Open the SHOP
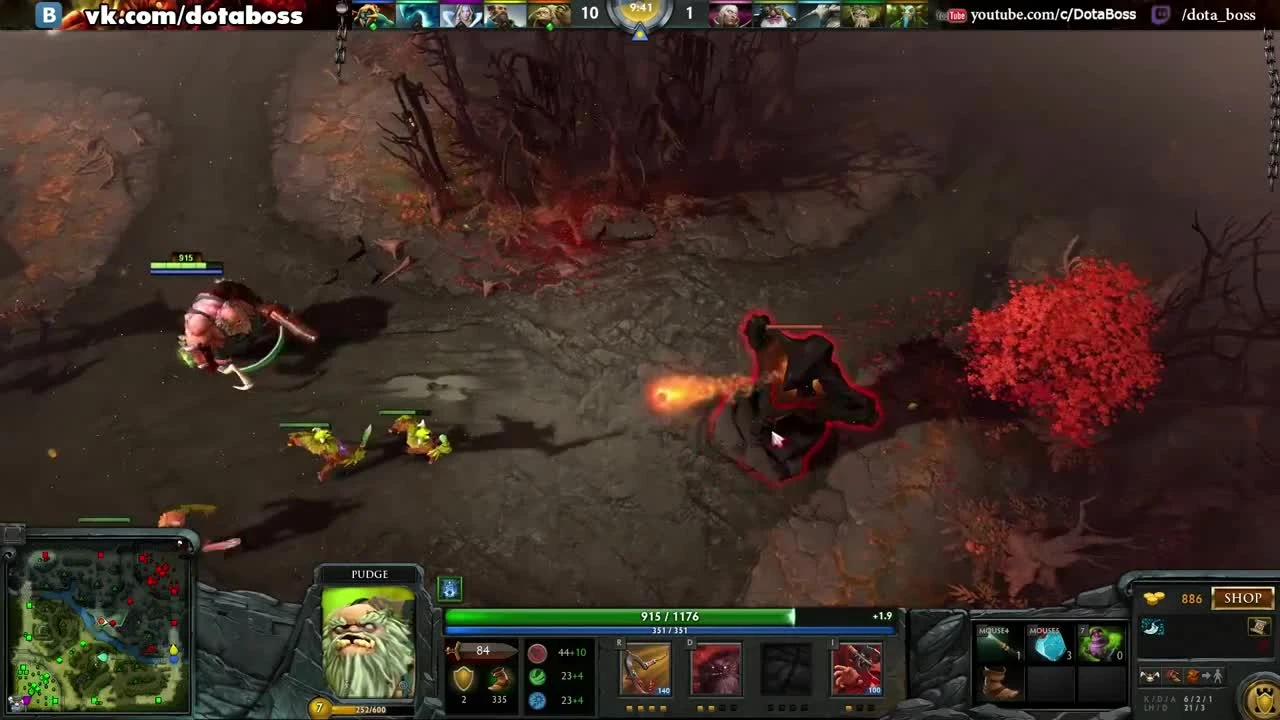This screenshot has height=720, width=1280. [1241, 598]
